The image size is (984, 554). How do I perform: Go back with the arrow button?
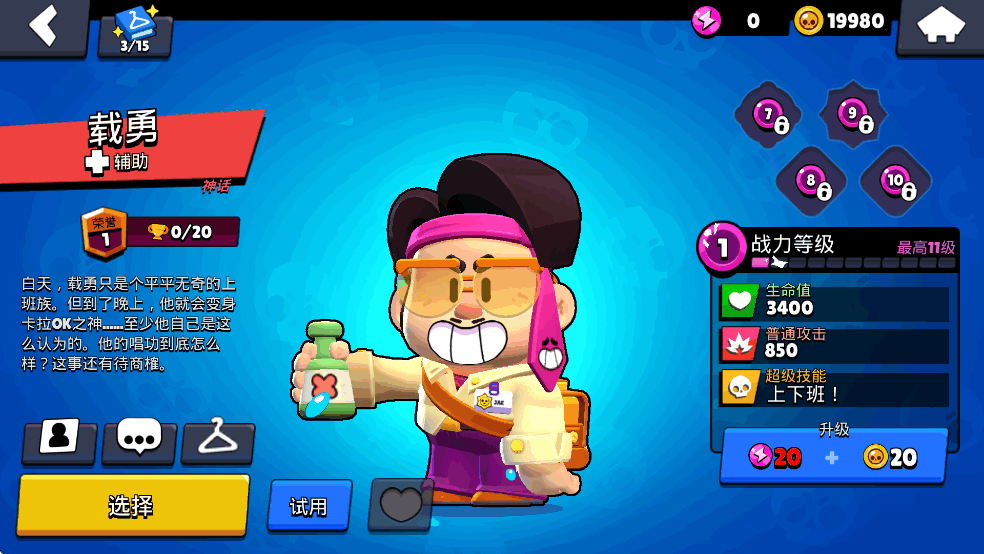[x=42, y=25]
